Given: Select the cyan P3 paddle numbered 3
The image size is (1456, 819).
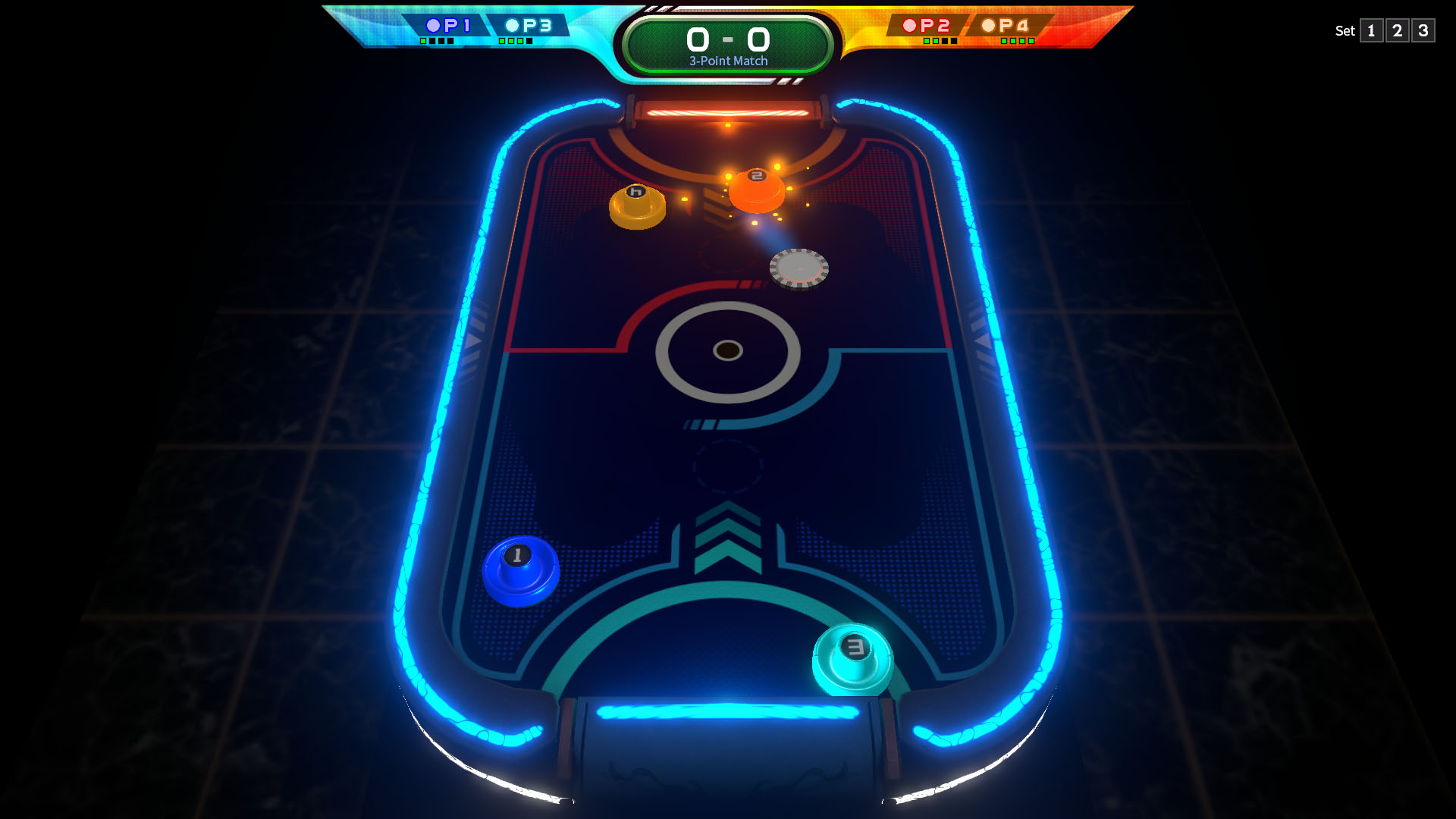Looking at the screenshot, I should pos(855,658).
